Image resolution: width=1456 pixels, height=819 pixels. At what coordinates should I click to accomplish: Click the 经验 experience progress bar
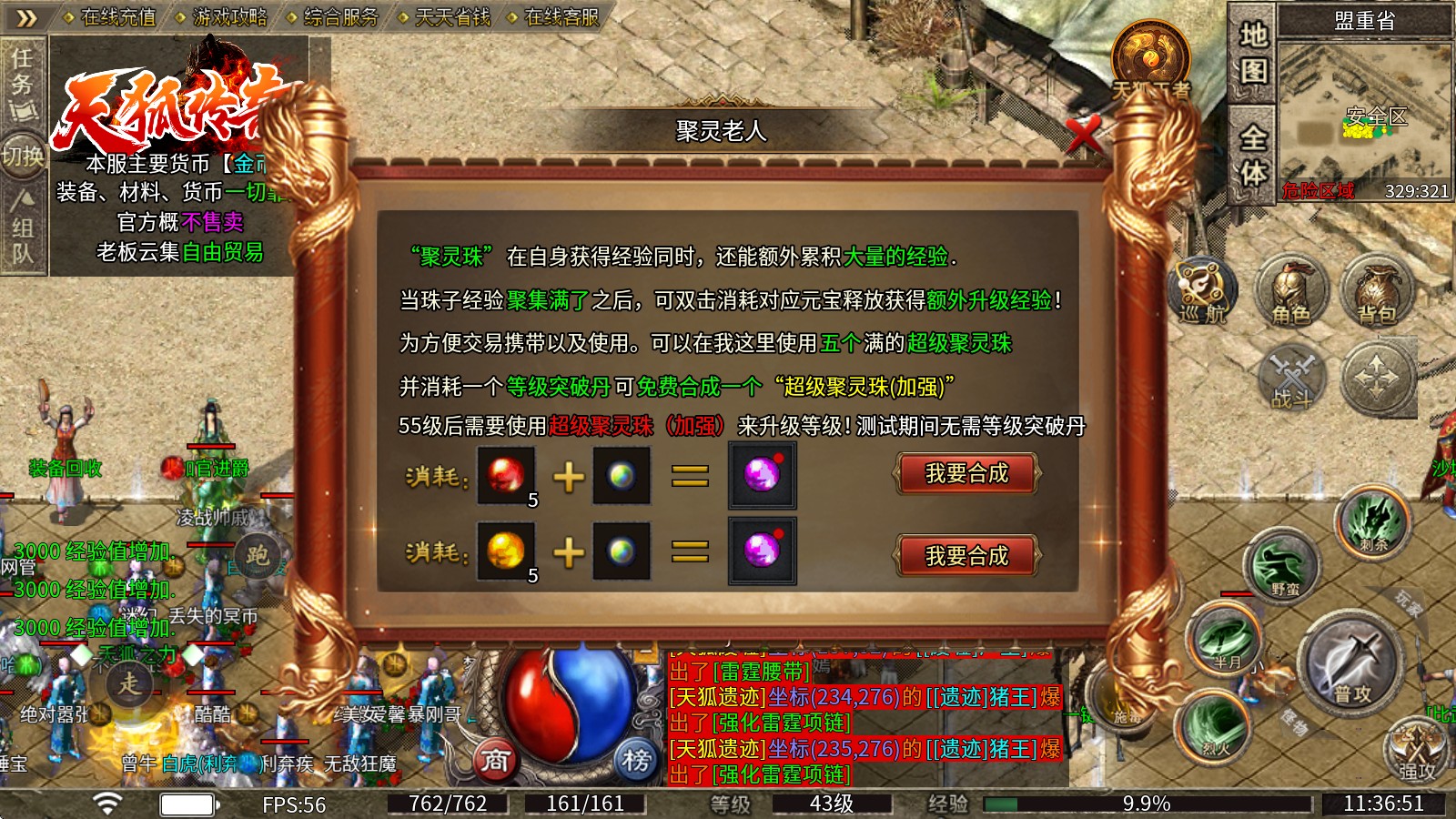coord(1056,804)
